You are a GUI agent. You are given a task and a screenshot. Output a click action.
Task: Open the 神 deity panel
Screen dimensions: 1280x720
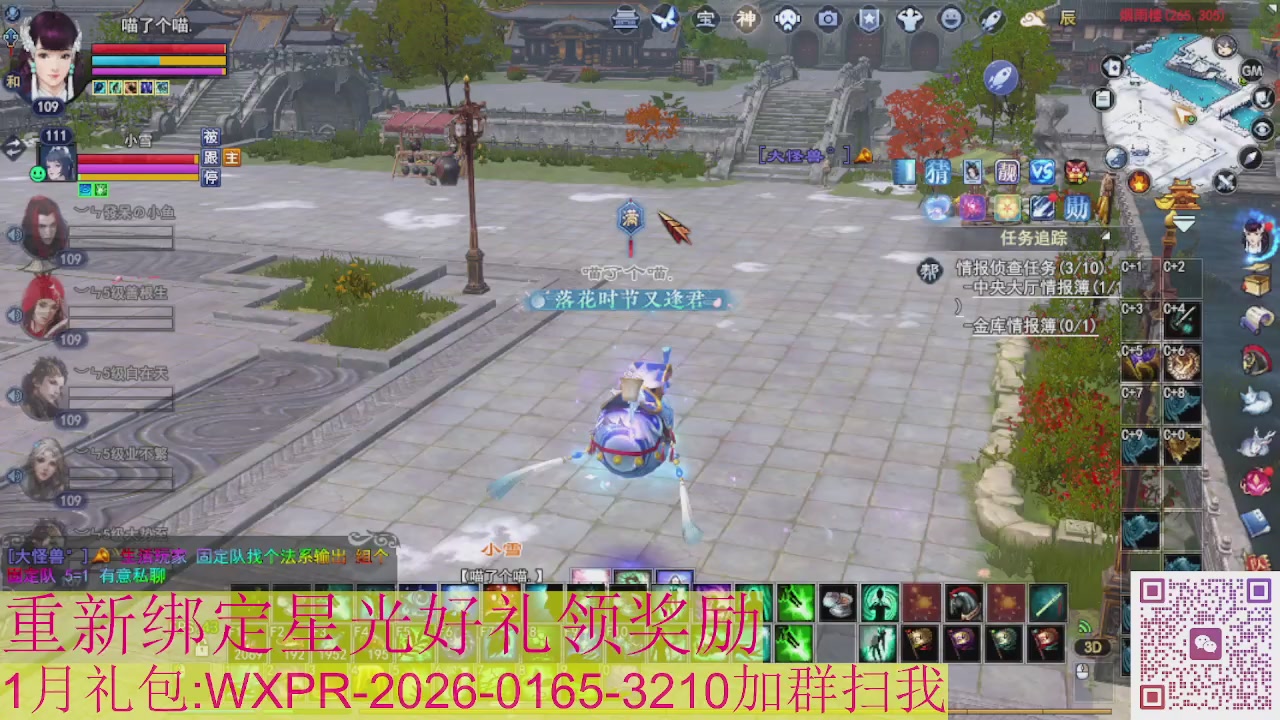coord(746,20)
